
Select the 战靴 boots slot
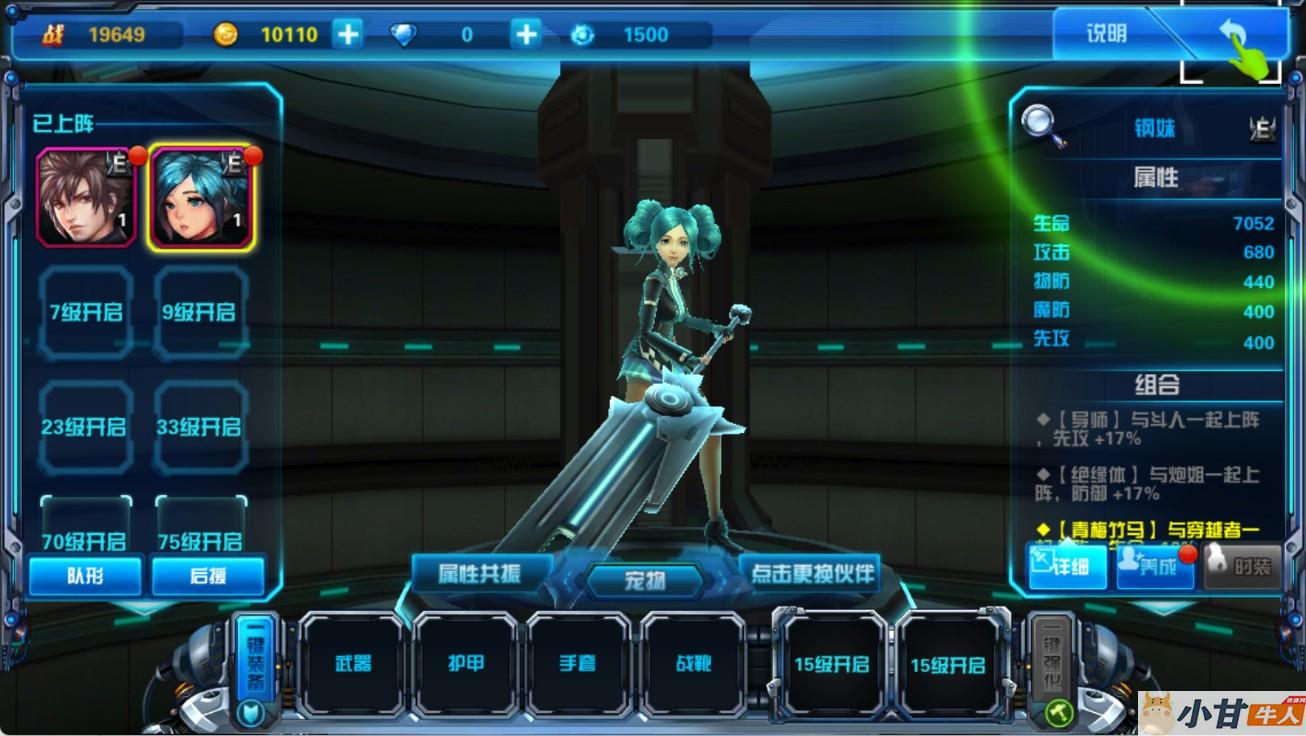694,664
